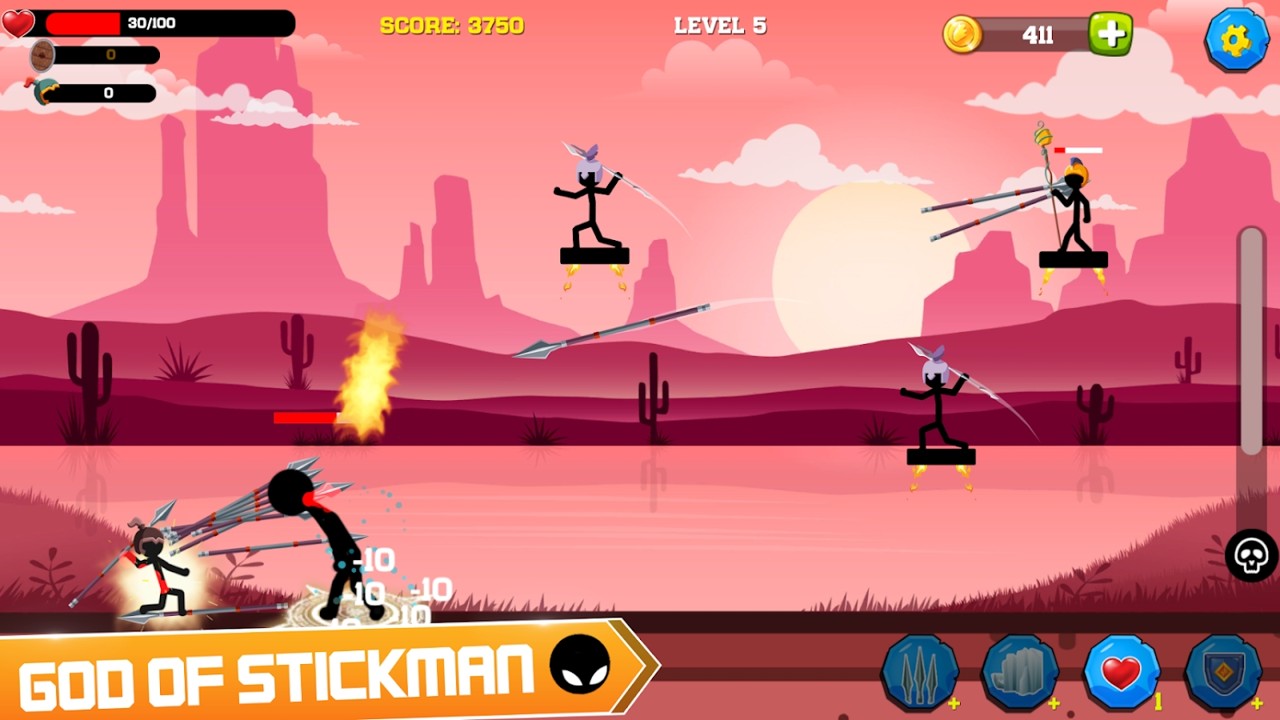Use the stone wall skill
Viewport: 1280px width, 720px height.
[1019, 673]
